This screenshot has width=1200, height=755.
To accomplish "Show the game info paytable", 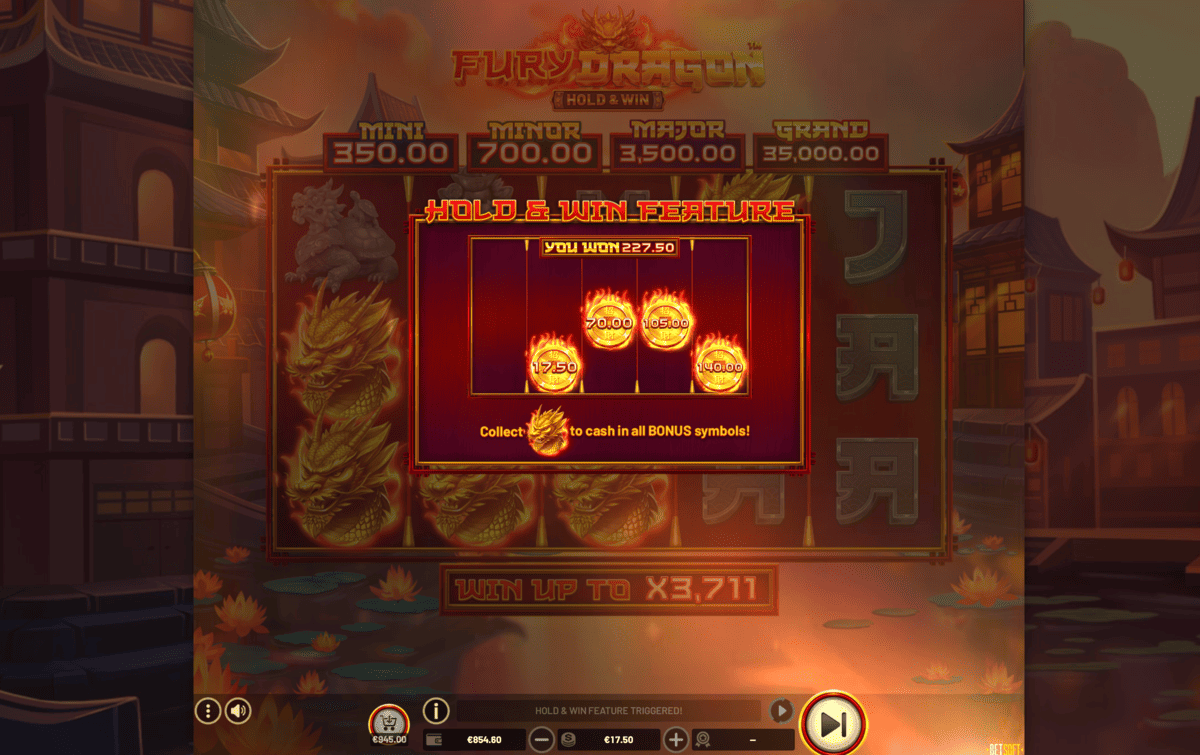I will point(436,711).
